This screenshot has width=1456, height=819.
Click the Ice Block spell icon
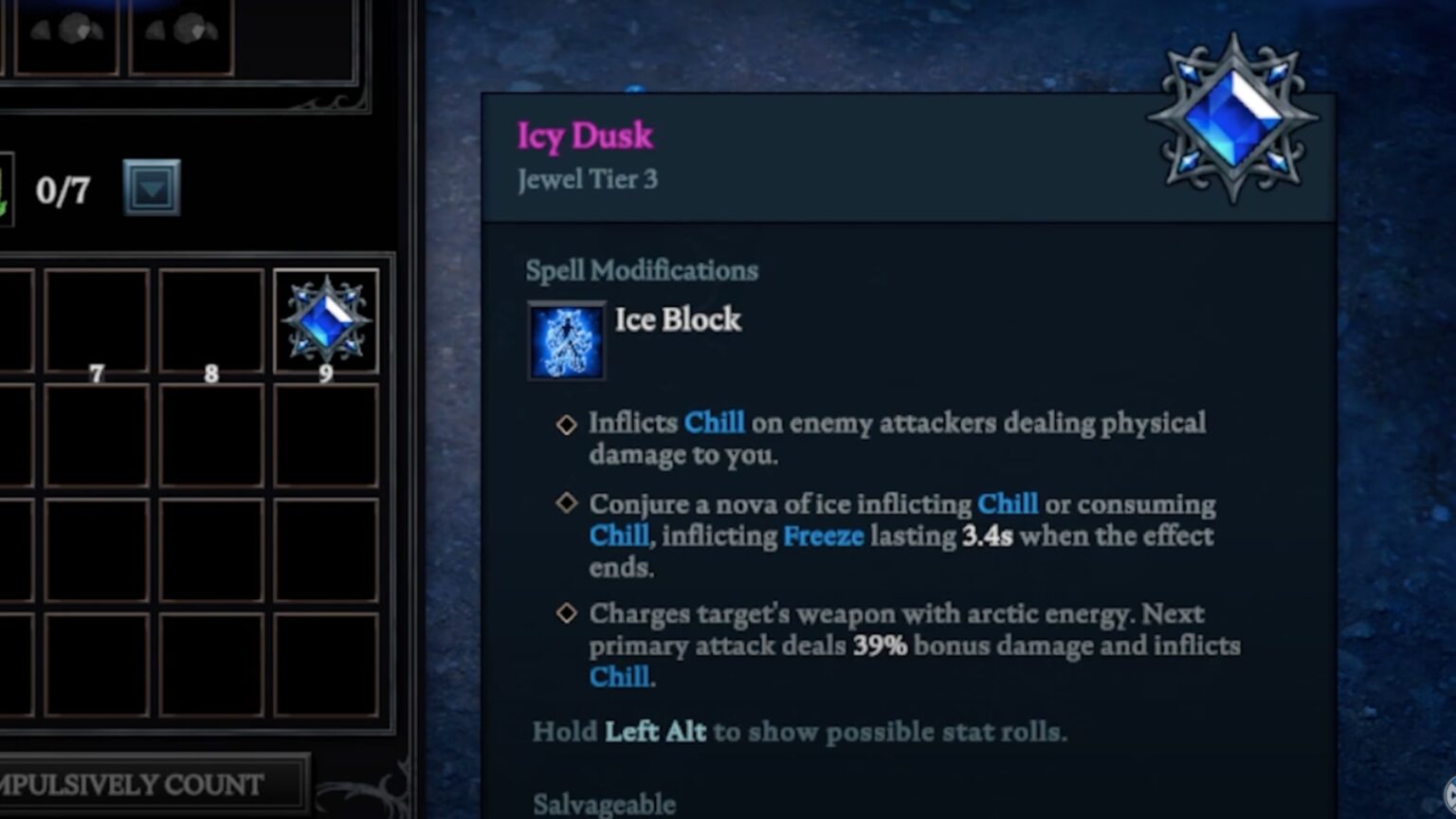pos(566,341)
